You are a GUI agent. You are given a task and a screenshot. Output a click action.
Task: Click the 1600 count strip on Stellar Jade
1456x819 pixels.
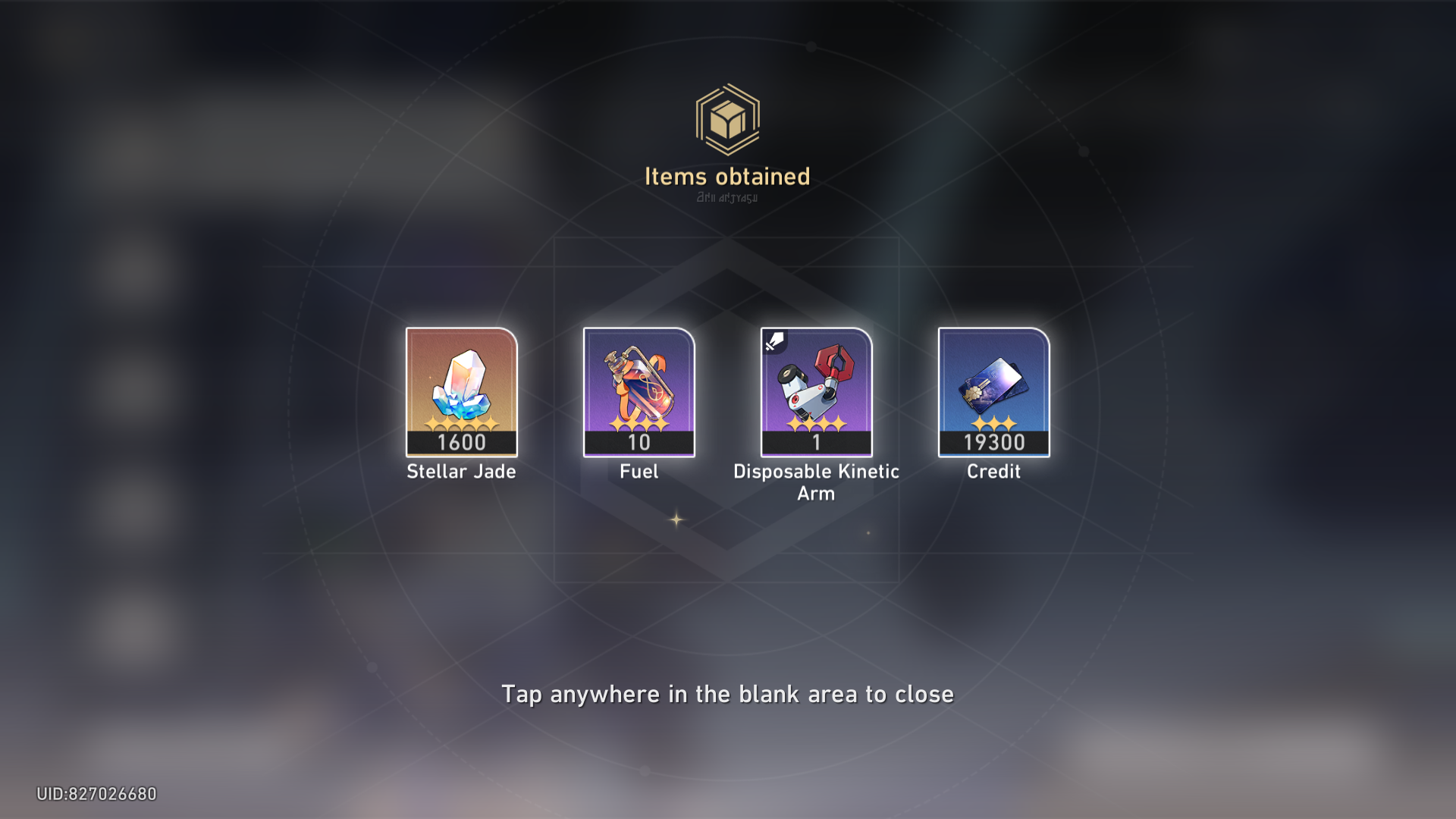click(460, 445)
